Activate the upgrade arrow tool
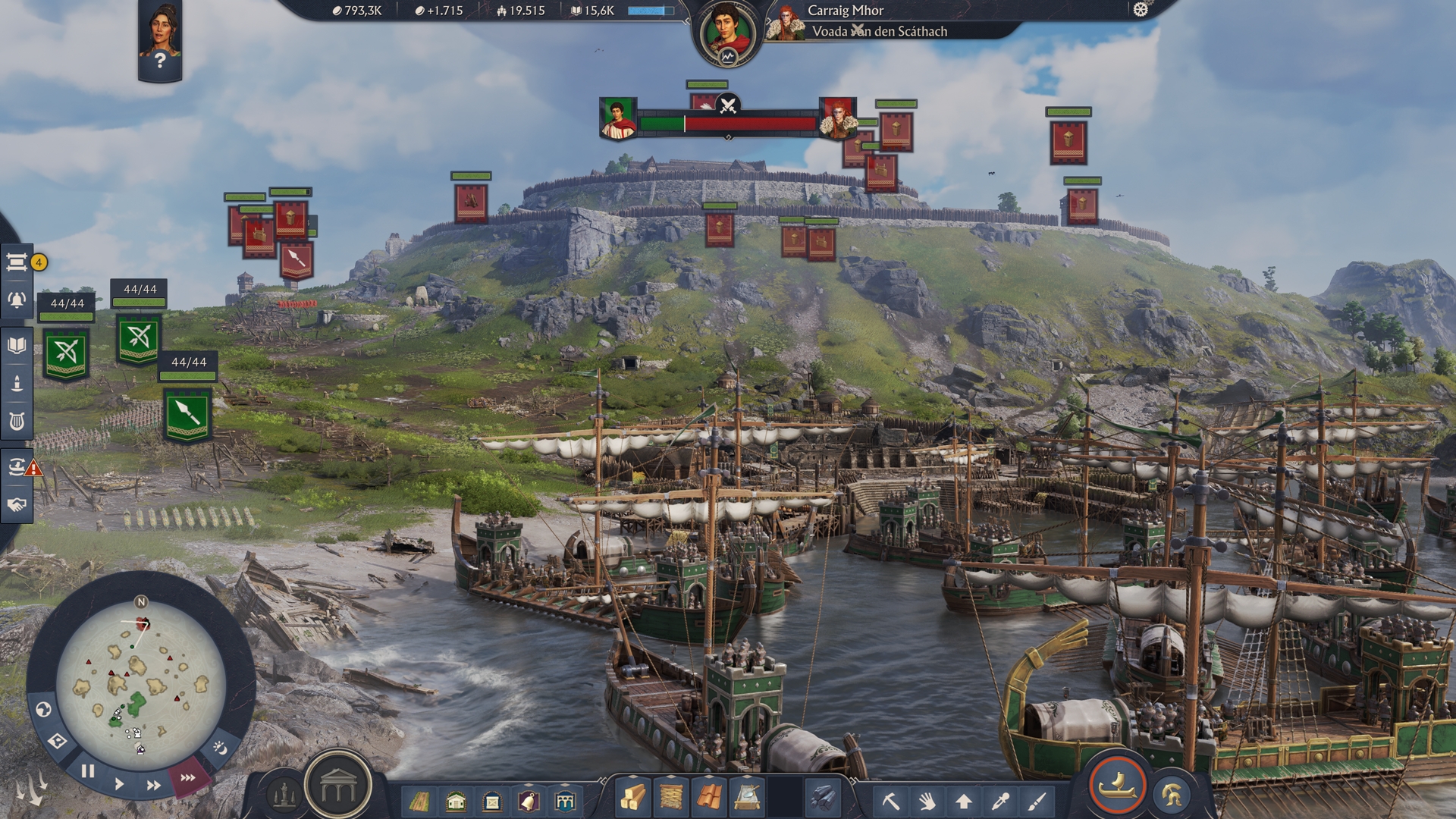The height and width of the screenshot is (819, 1456). (964, 800)
